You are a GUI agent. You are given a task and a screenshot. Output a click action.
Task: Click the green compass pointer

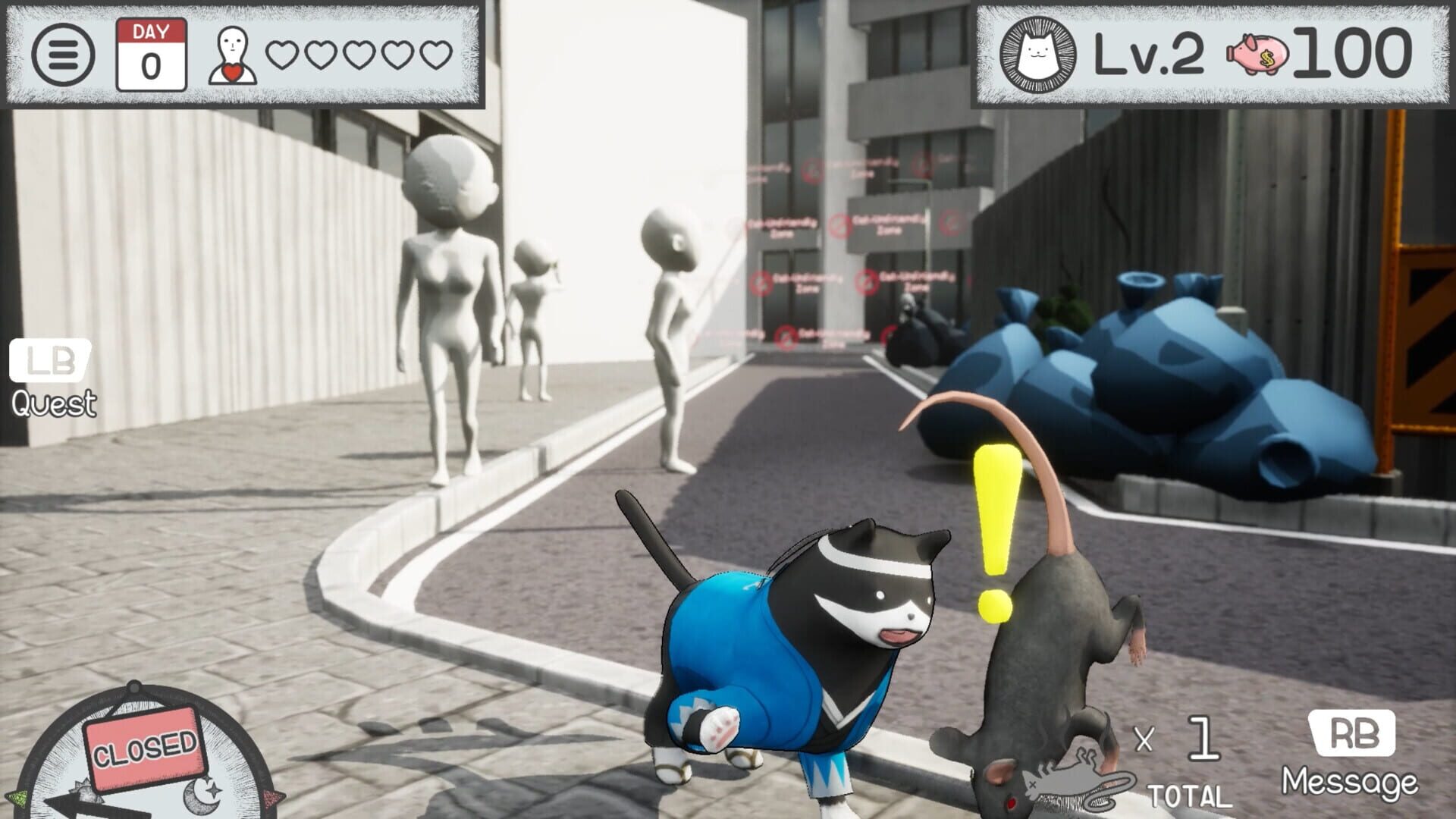[17, 799]
